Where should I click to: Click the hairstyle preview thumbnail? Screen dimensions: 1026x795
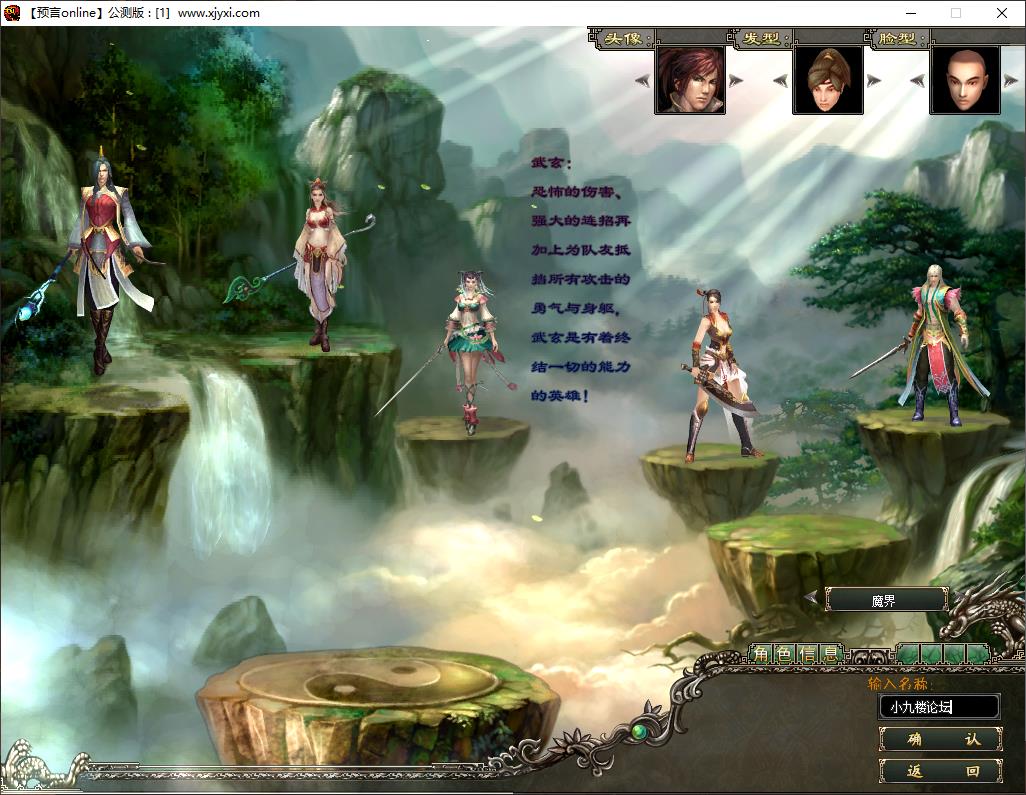tap(828, 80)
